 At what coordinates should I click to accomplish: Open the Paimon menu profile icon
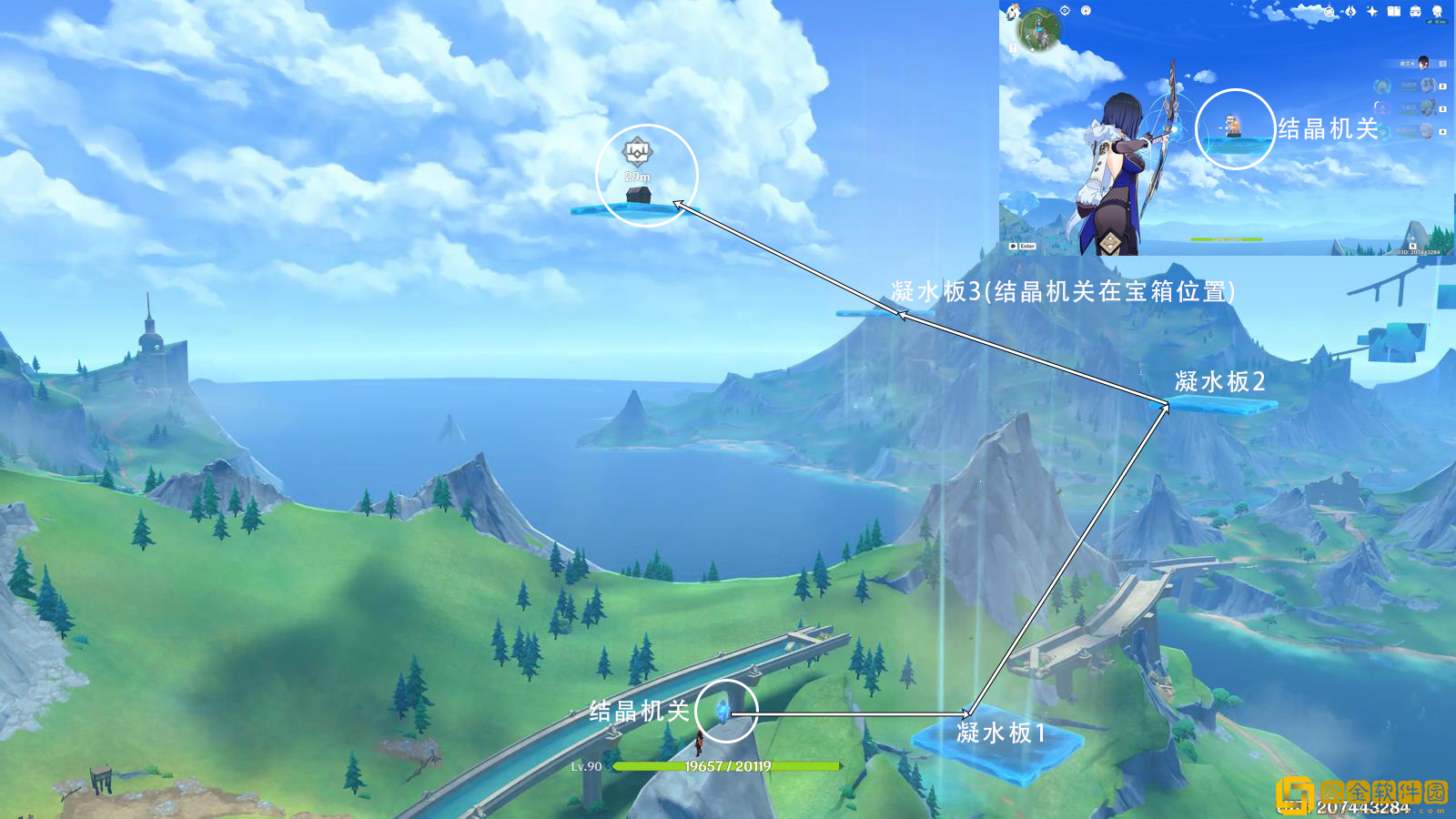coord(1438,11)
